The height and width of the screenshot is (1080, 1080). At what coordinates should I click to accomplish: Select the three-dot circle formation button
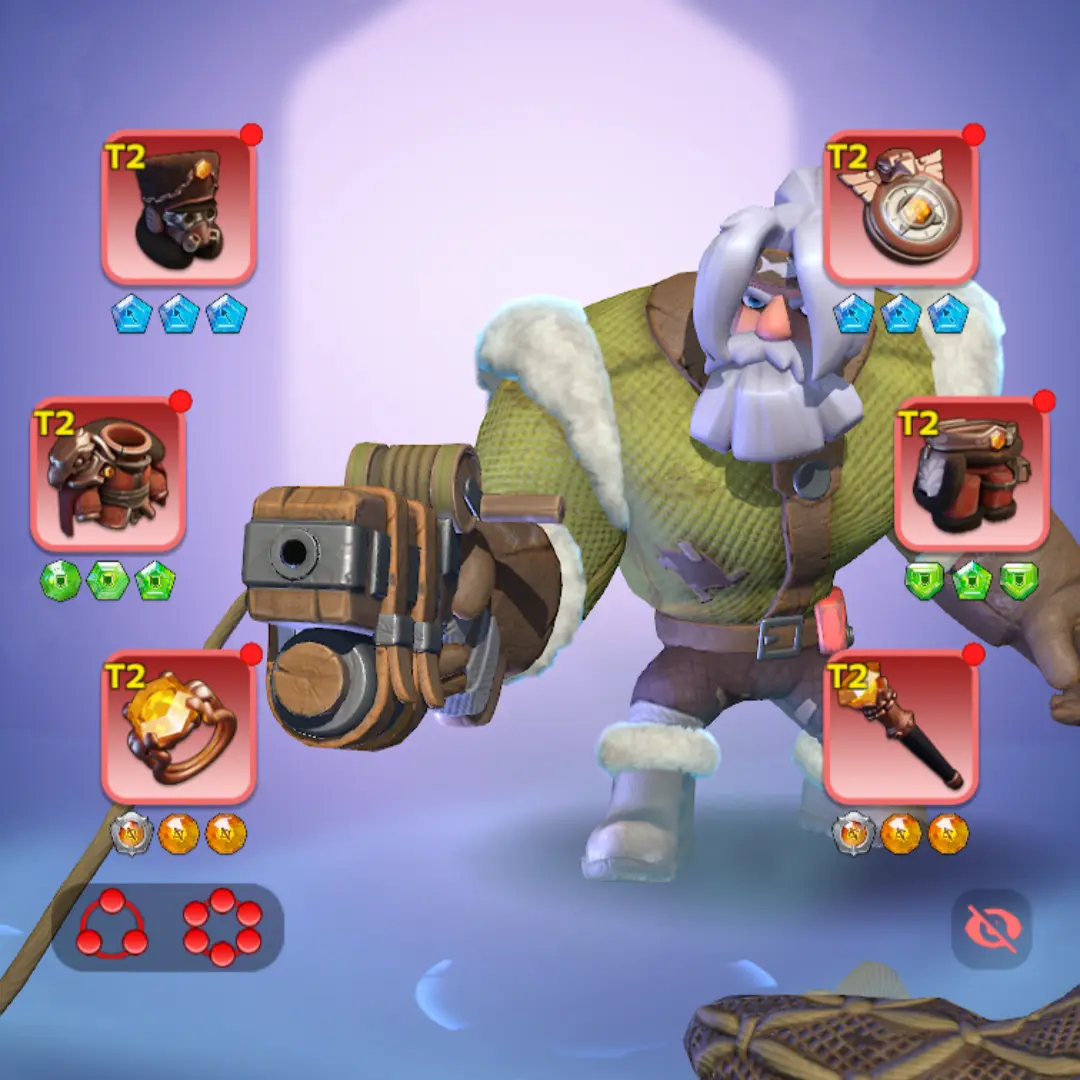point(112,925)
